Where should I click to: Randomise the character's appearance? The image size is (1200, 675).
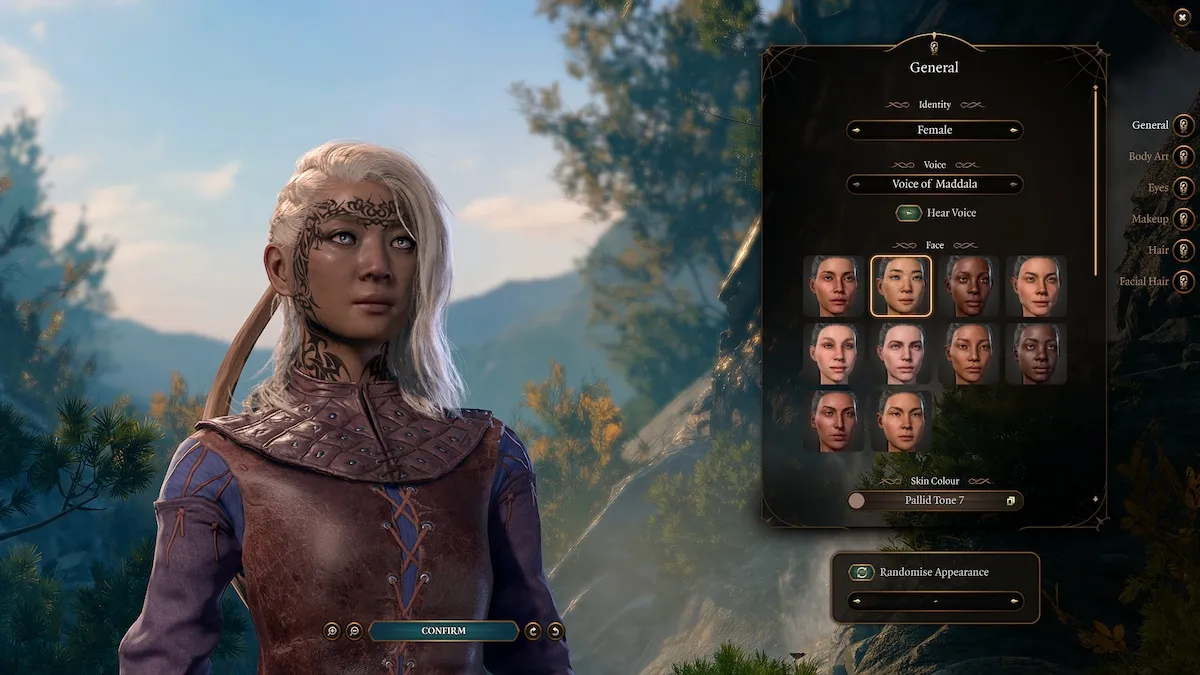click(861, 572)
